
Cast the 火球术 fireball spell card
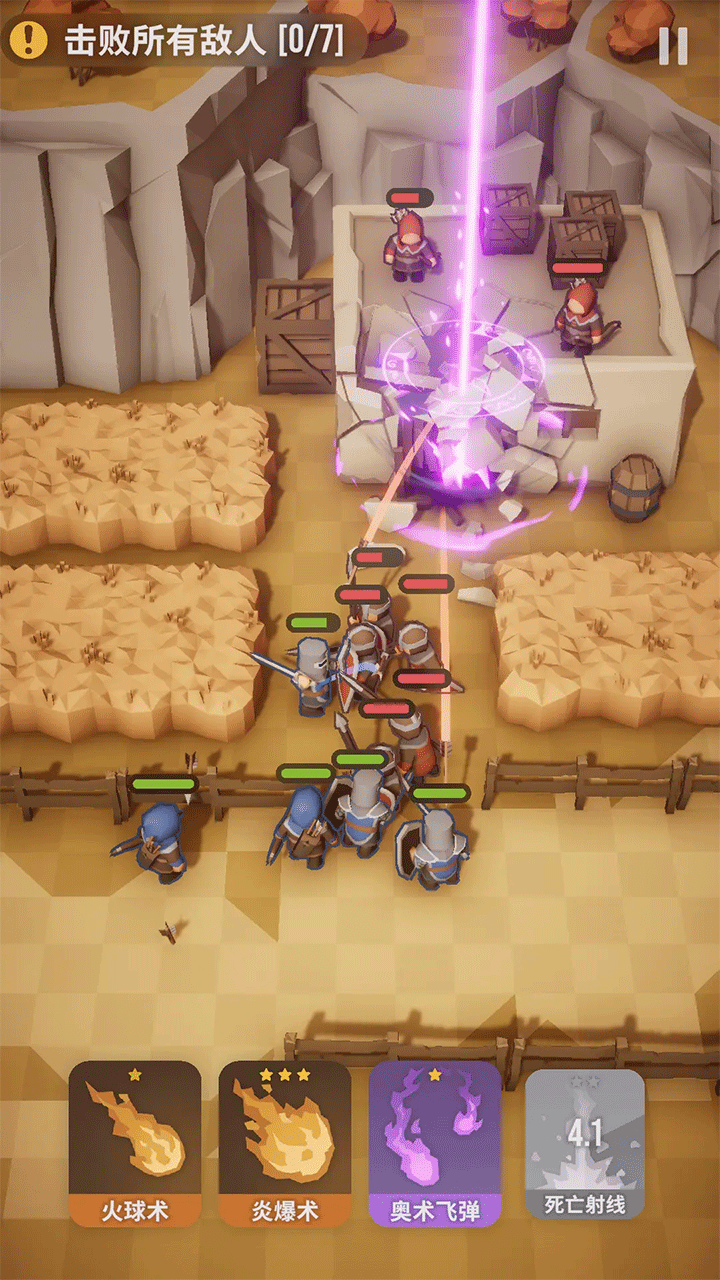tap(135, 1144)
